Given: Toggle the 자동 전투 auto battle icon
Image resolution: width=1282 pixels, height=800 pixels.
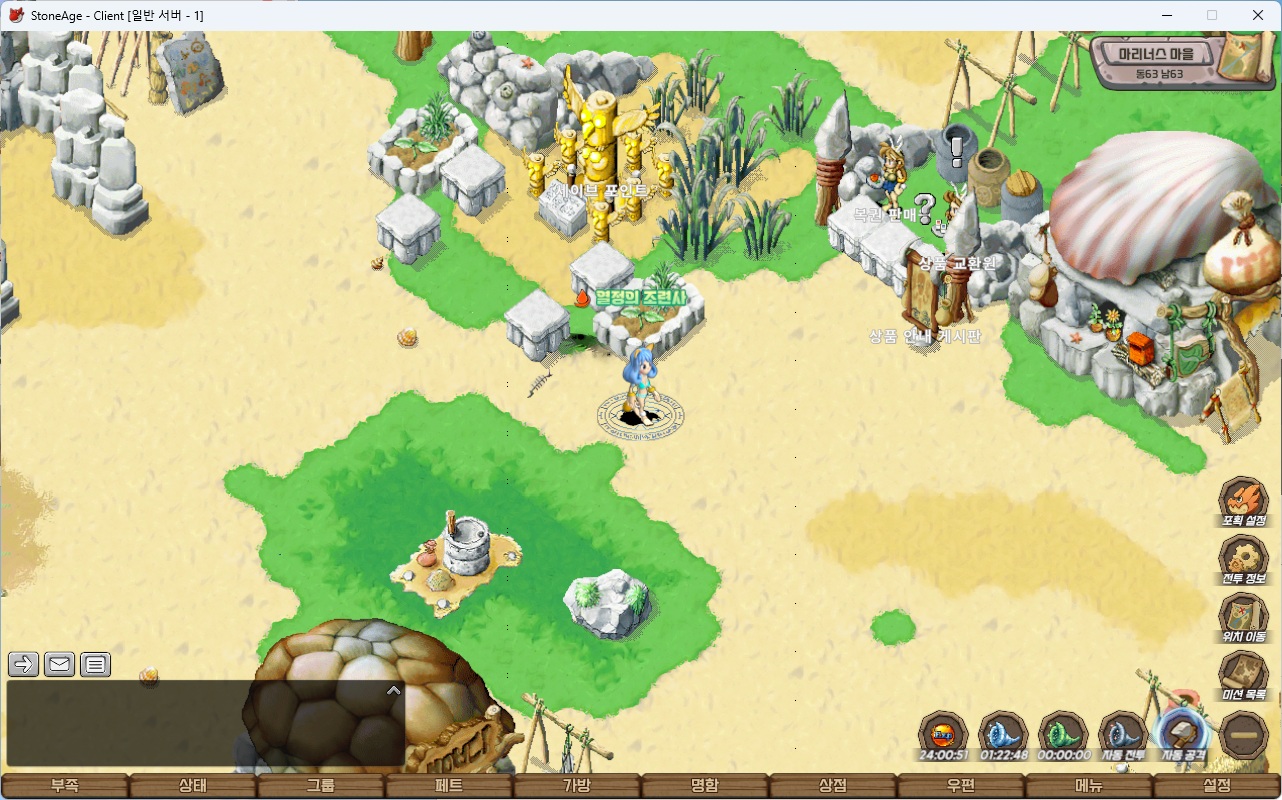Looking at the screenshot, I should (x=1123, y=736).
